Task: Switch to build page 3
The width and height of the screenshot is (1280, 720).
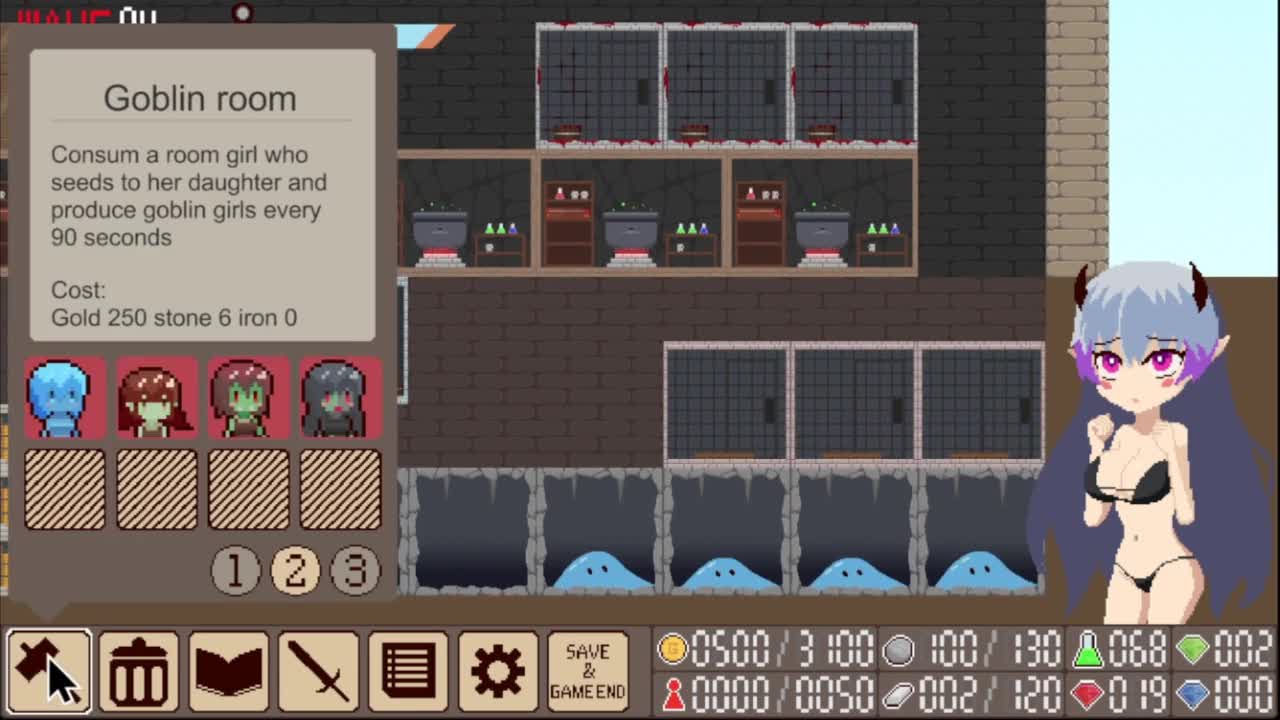Action: [355, 570]
